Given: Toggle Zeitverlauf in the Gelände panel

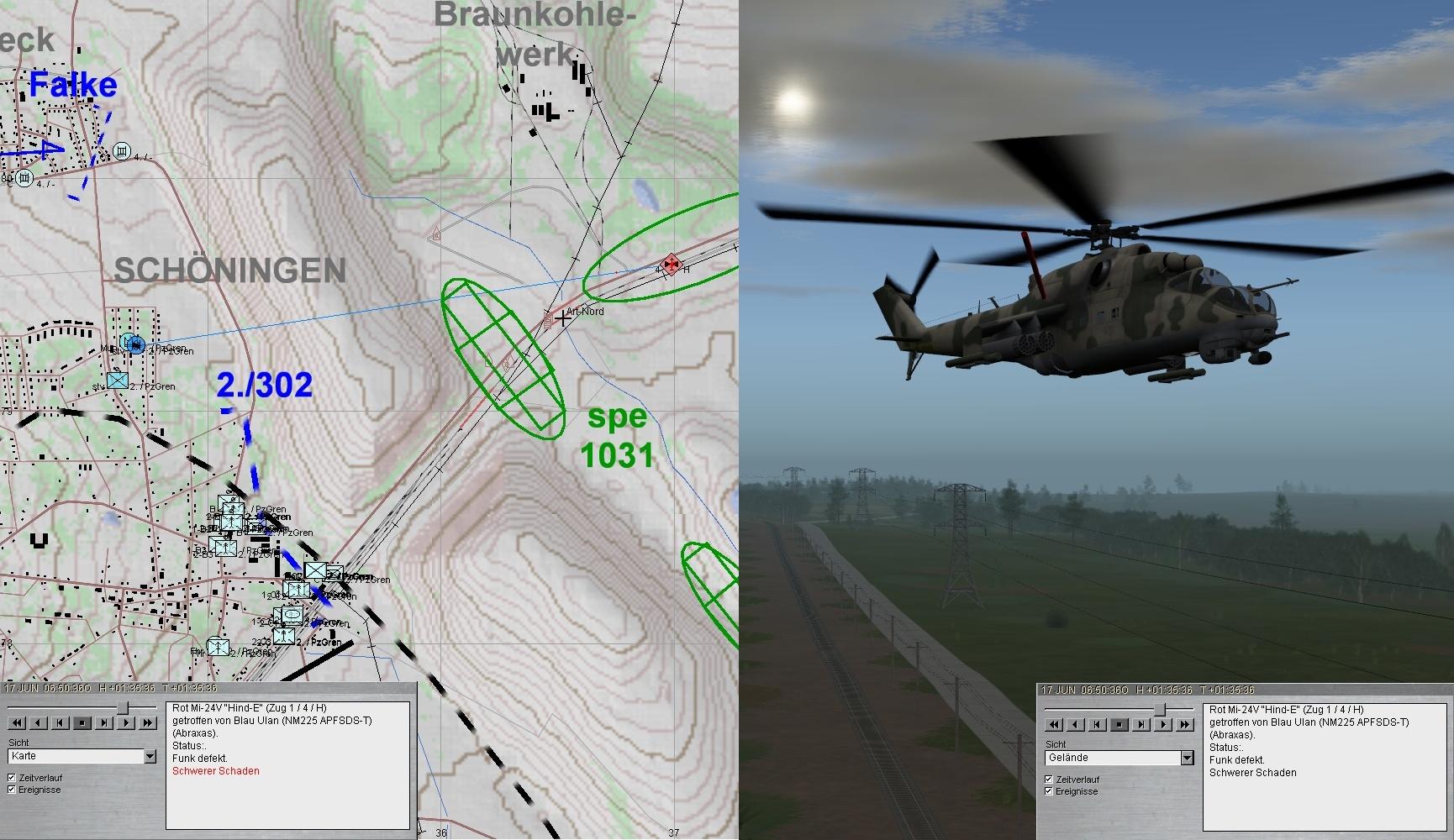Looking at the screenshot, I should pyautogui.click(x=1048, y=780).
